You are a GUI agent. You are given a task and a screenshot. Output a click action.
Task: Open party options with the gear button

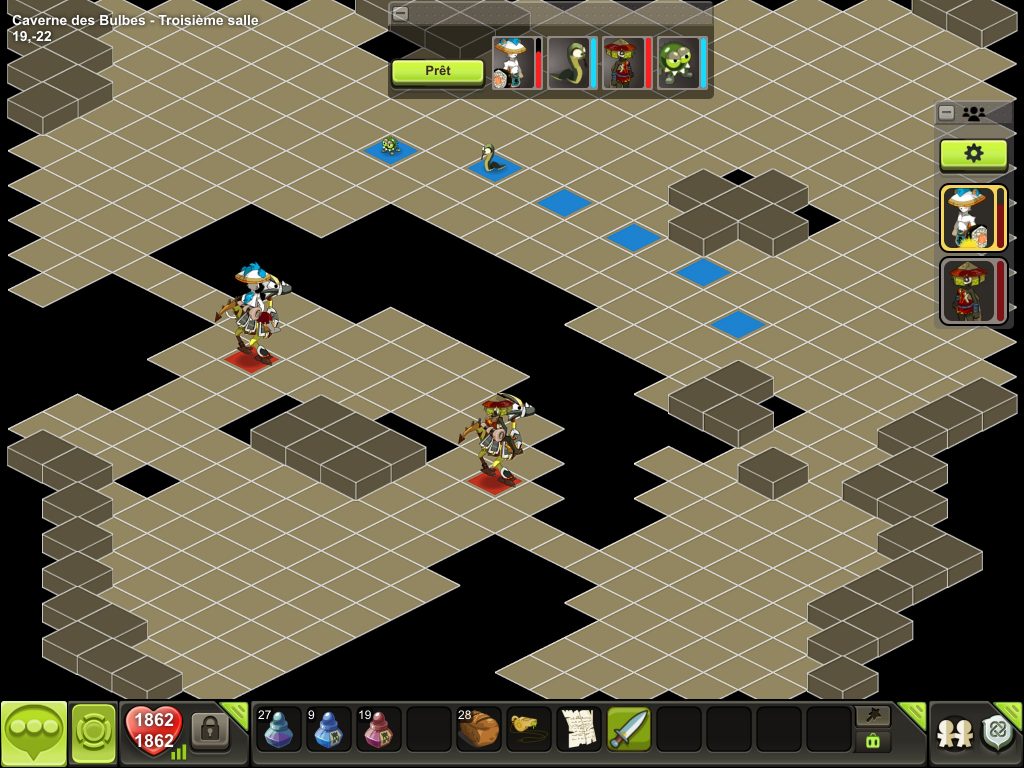tap(973, 153)
